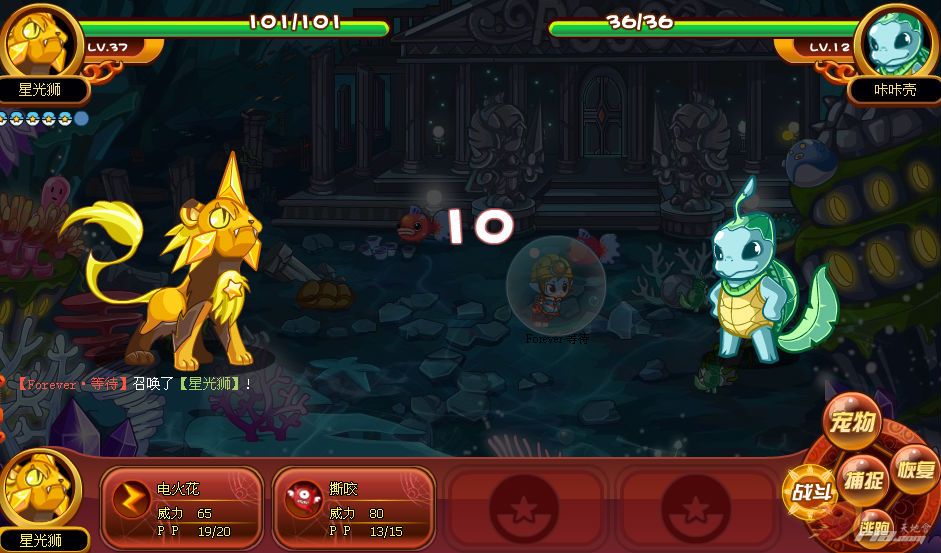Image resolution: width=941 pixels, height=553 pixels.
Task: Select the 星光狮 portrait beside the skills
Action: click(41, 490)
